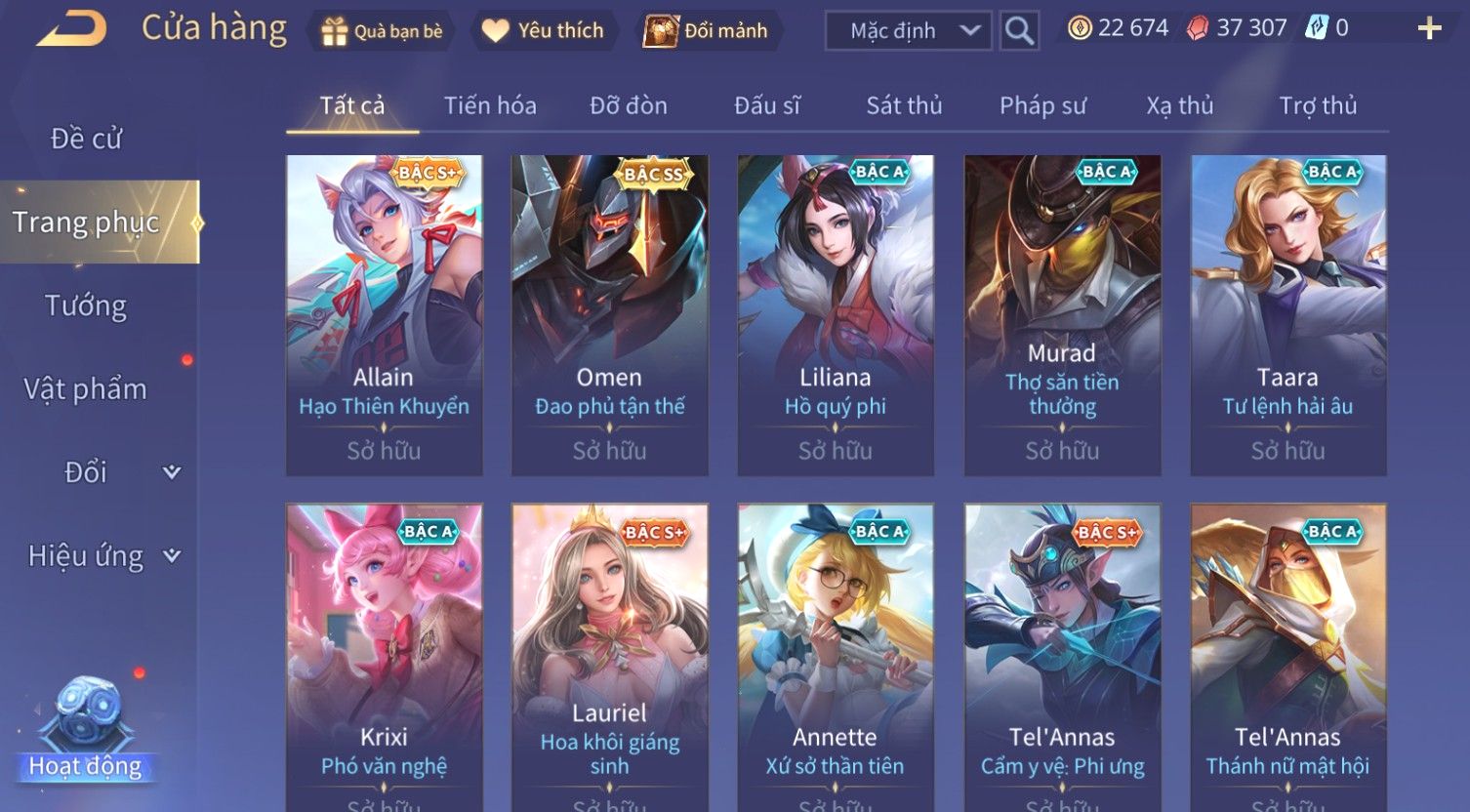This screenshot has width=1470, height=812.
Task: Select the Pháp sư tab
Action: (x=1042, y=105)
